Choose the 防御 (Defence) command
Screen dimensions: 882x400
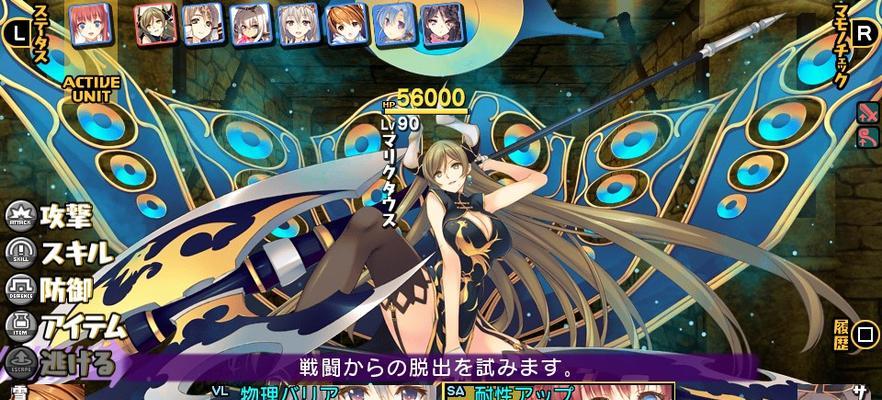click(x=57, y=290)
